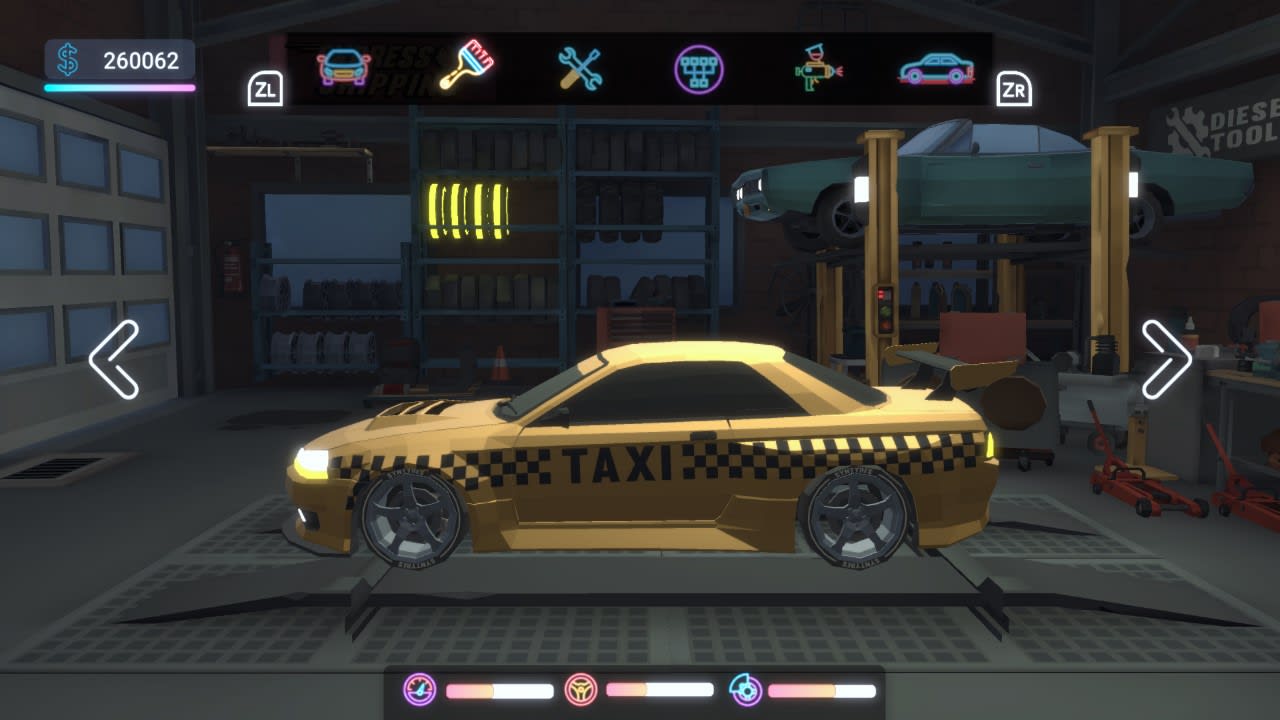The image size is (1280, 720).
Task: Click the left arrow to view previous option
Action: point(111,362)
